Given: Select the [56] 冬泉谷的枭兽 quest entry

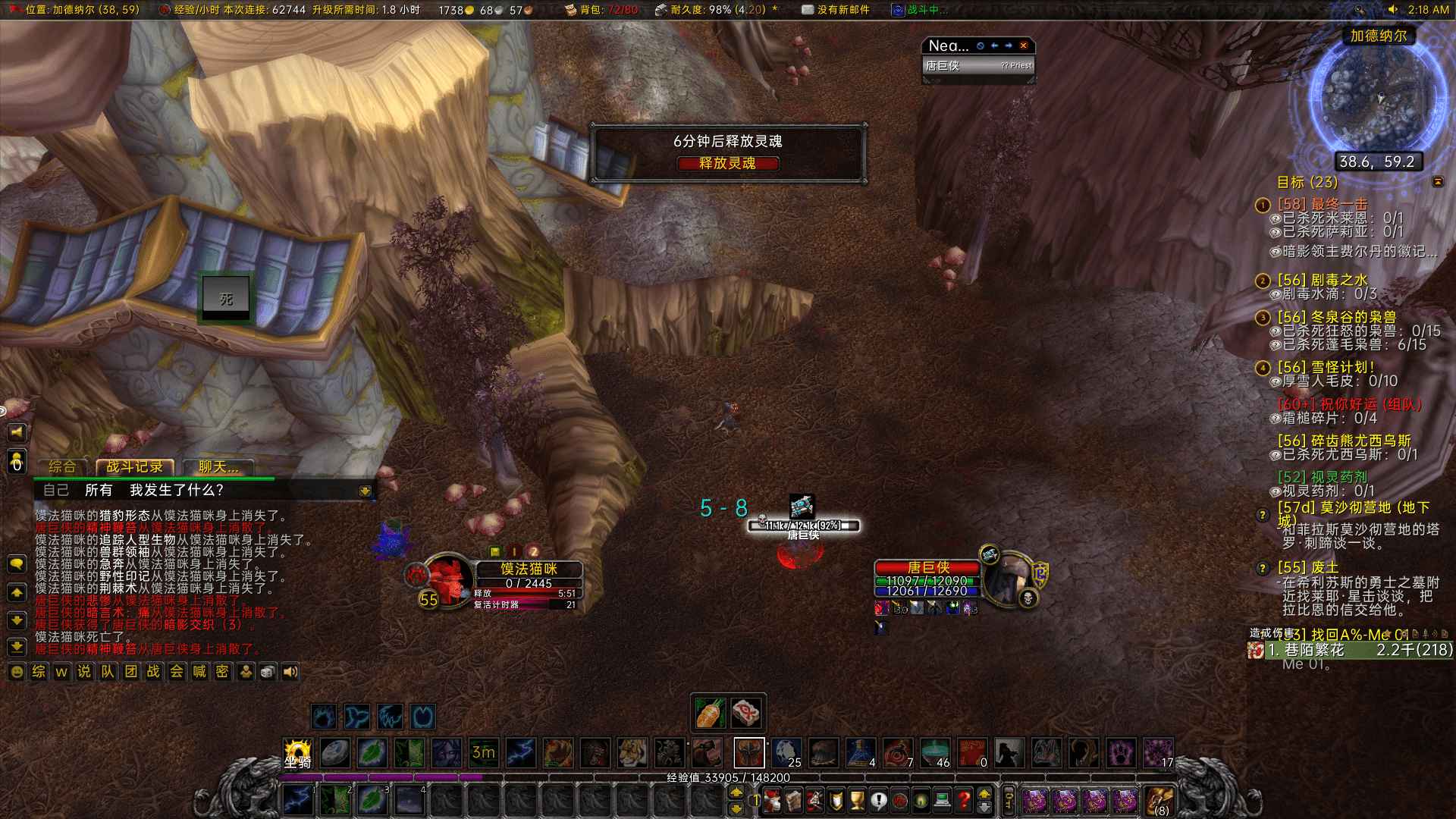Looking at the screenshot, I should (x=1337, y=317).
